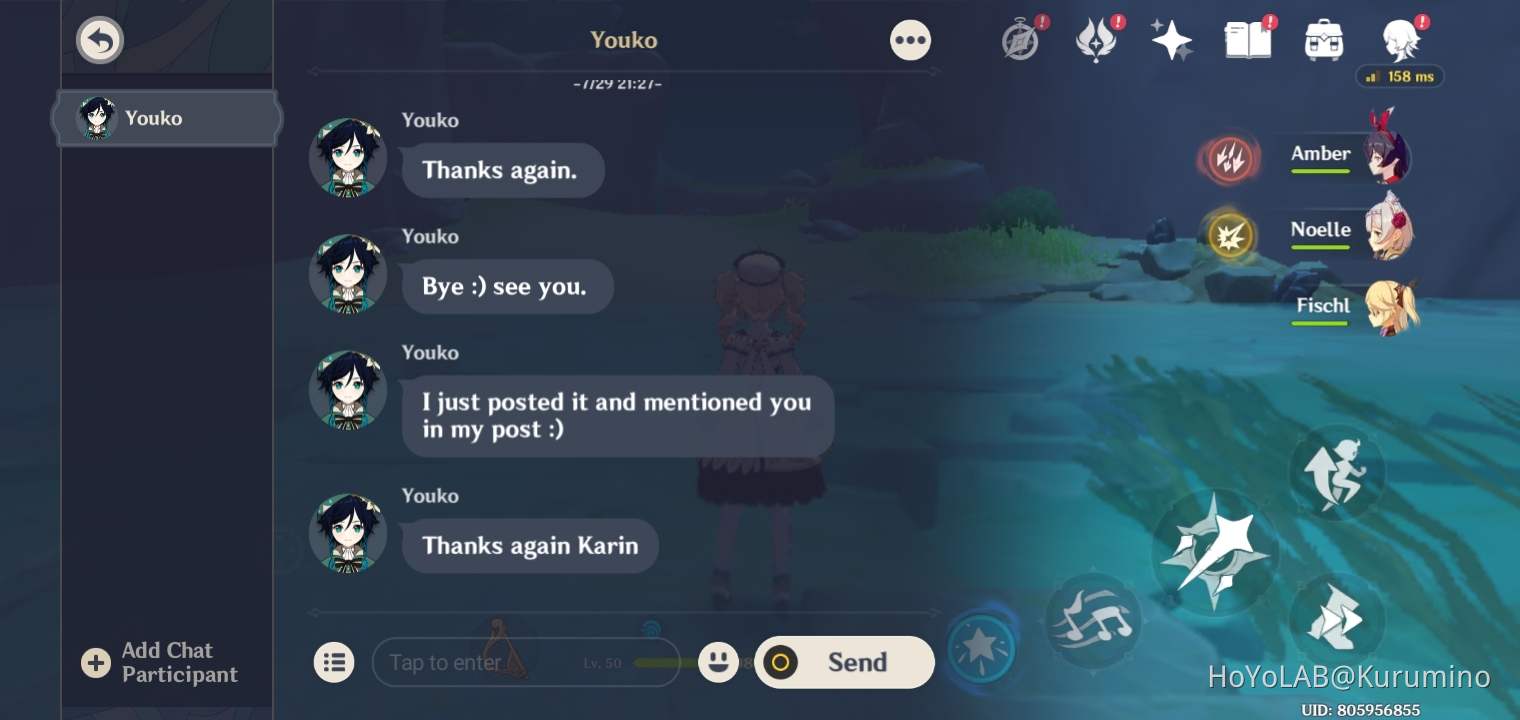This screenshot has height=720, width=1520.
Task: Select the emoji sticker icon in chat bar
Action: pyautogui.click(x=718, y=662)
